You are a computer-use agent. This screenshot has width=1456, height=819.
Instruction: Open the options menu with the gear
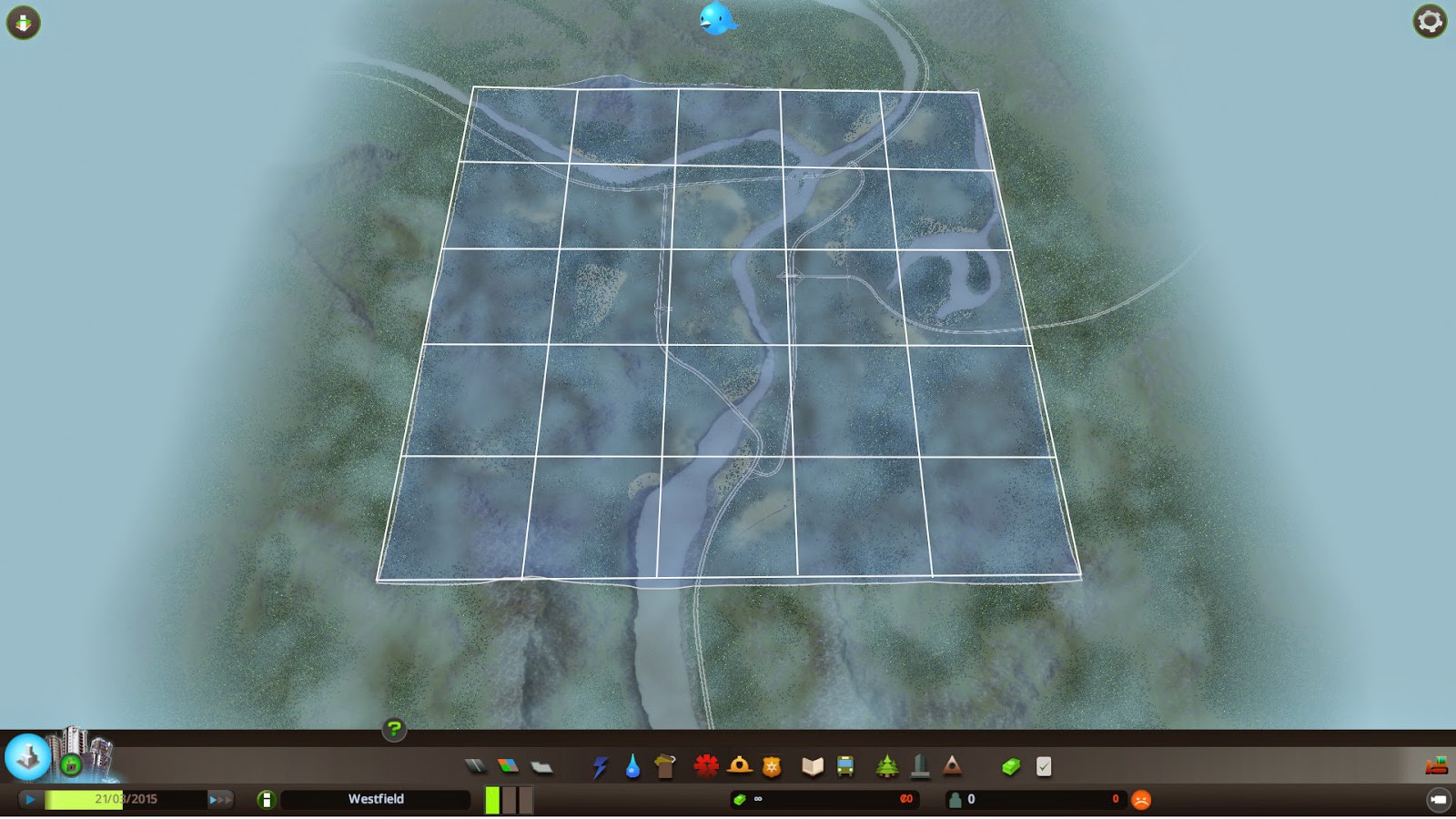pos(1429,21)
